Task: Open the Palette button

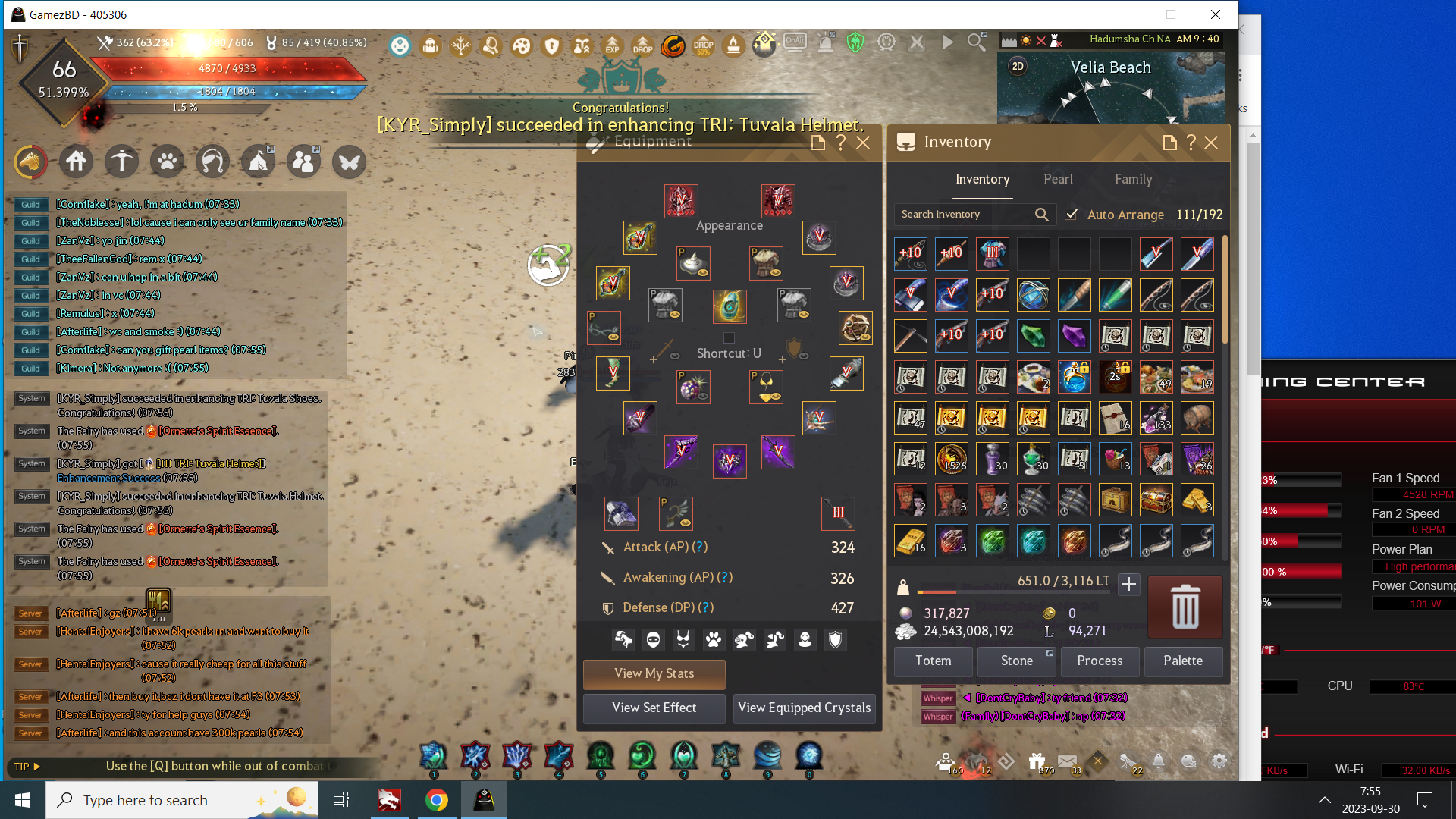Action: click(1183, 661)
